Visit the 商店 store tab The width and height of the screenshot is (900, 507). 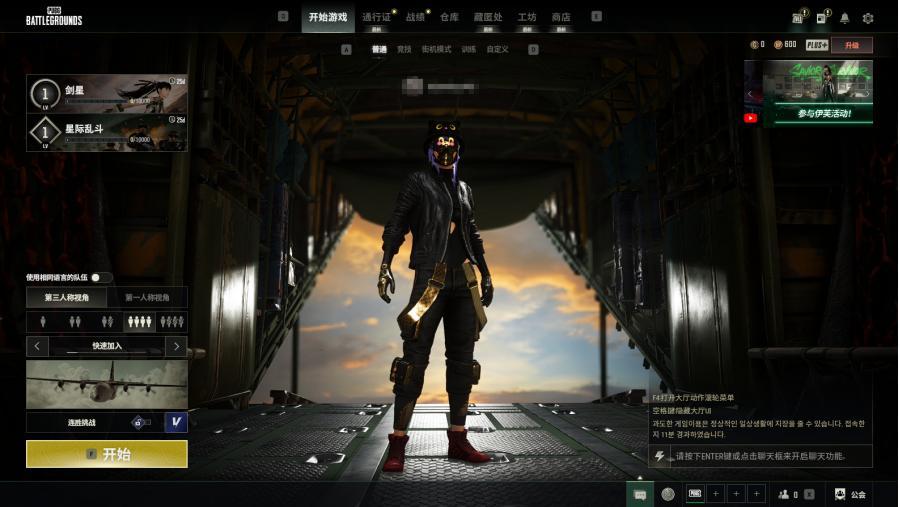[x=561, y=17]
